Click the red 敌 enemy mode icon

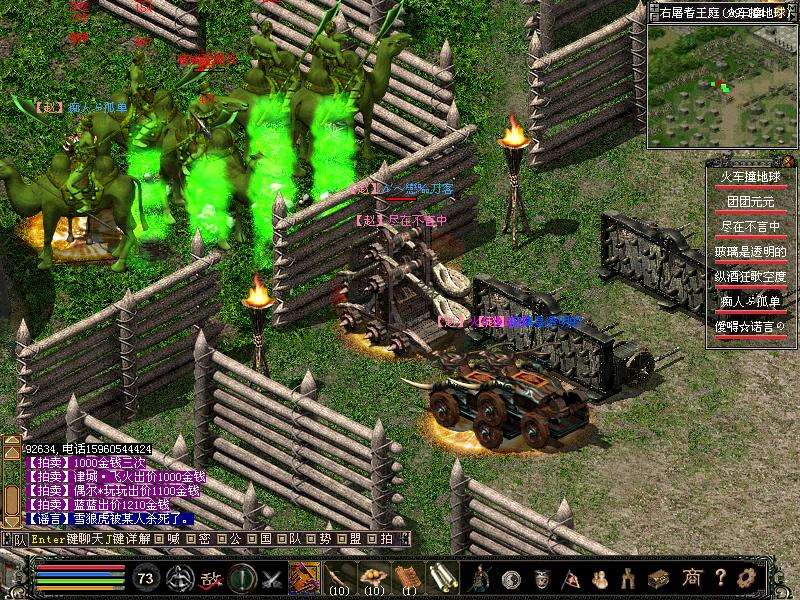pos(211,577)
